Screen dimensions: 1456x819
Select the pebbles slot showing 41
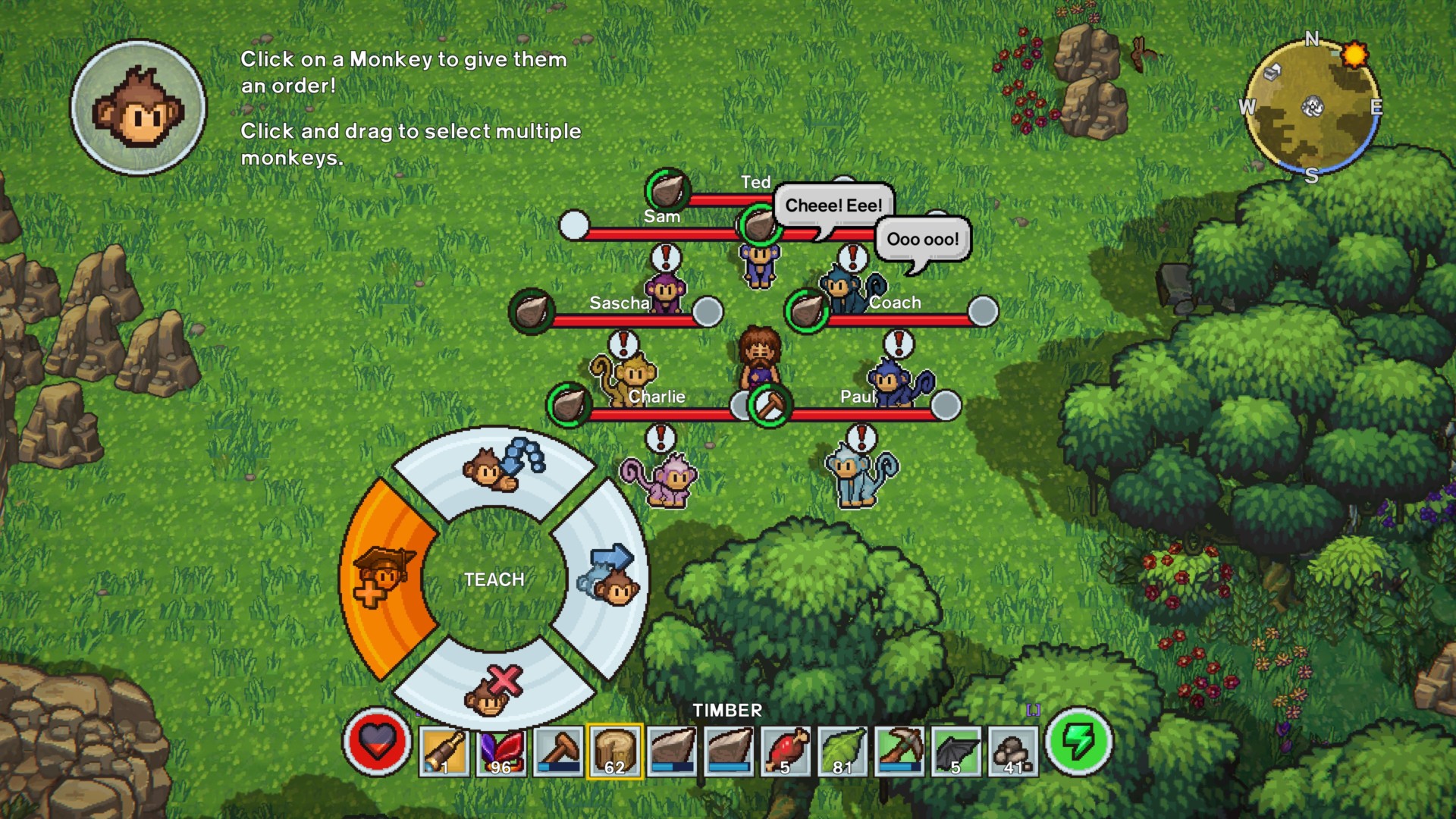[x=1013, y=751]
